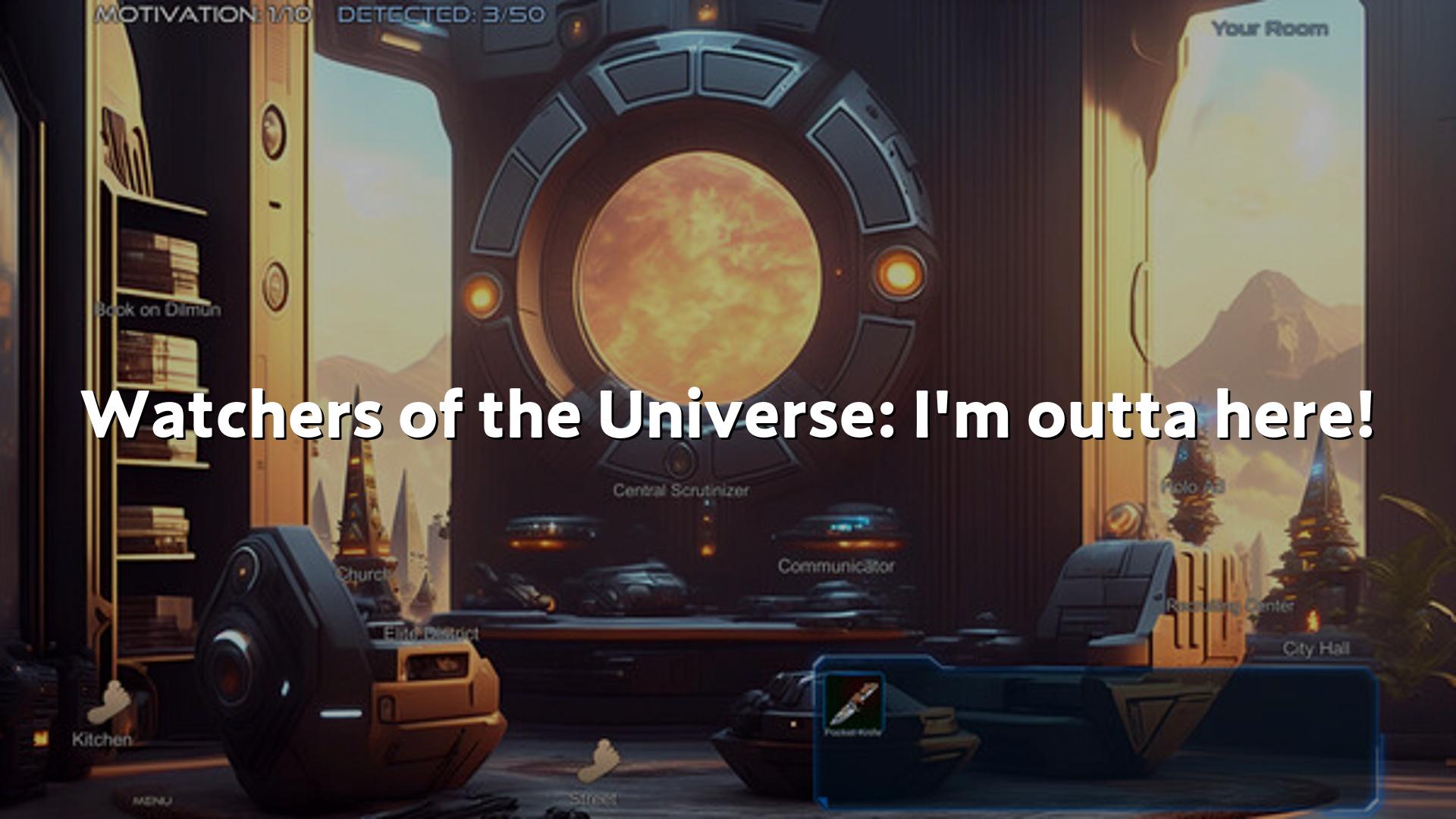Use the Communicator hotspot label
Screen dimensions: 1456x819
tap(836, 566)
